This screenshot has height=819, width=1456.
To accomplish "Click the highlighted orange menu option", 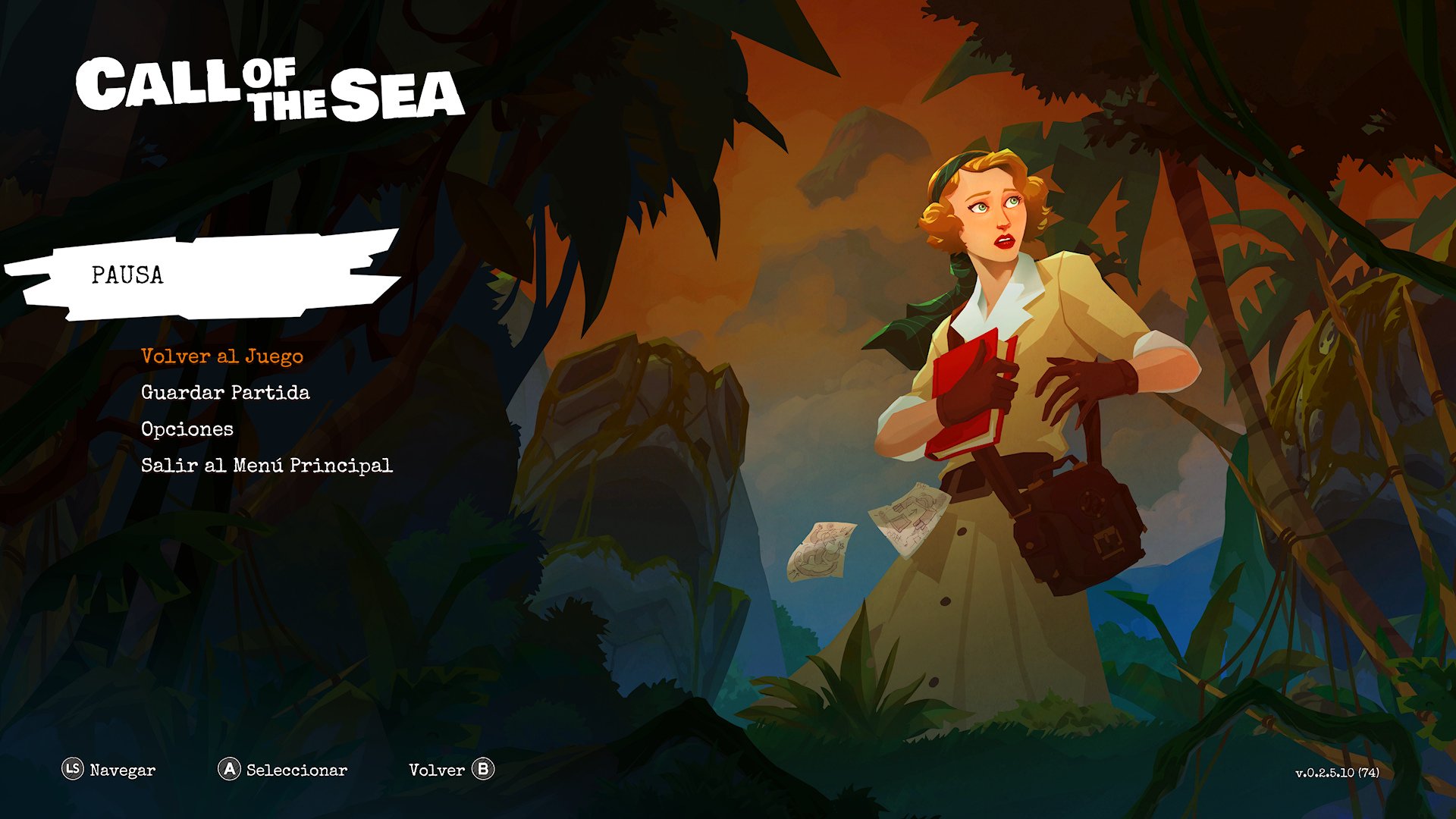I will point(221,356).
